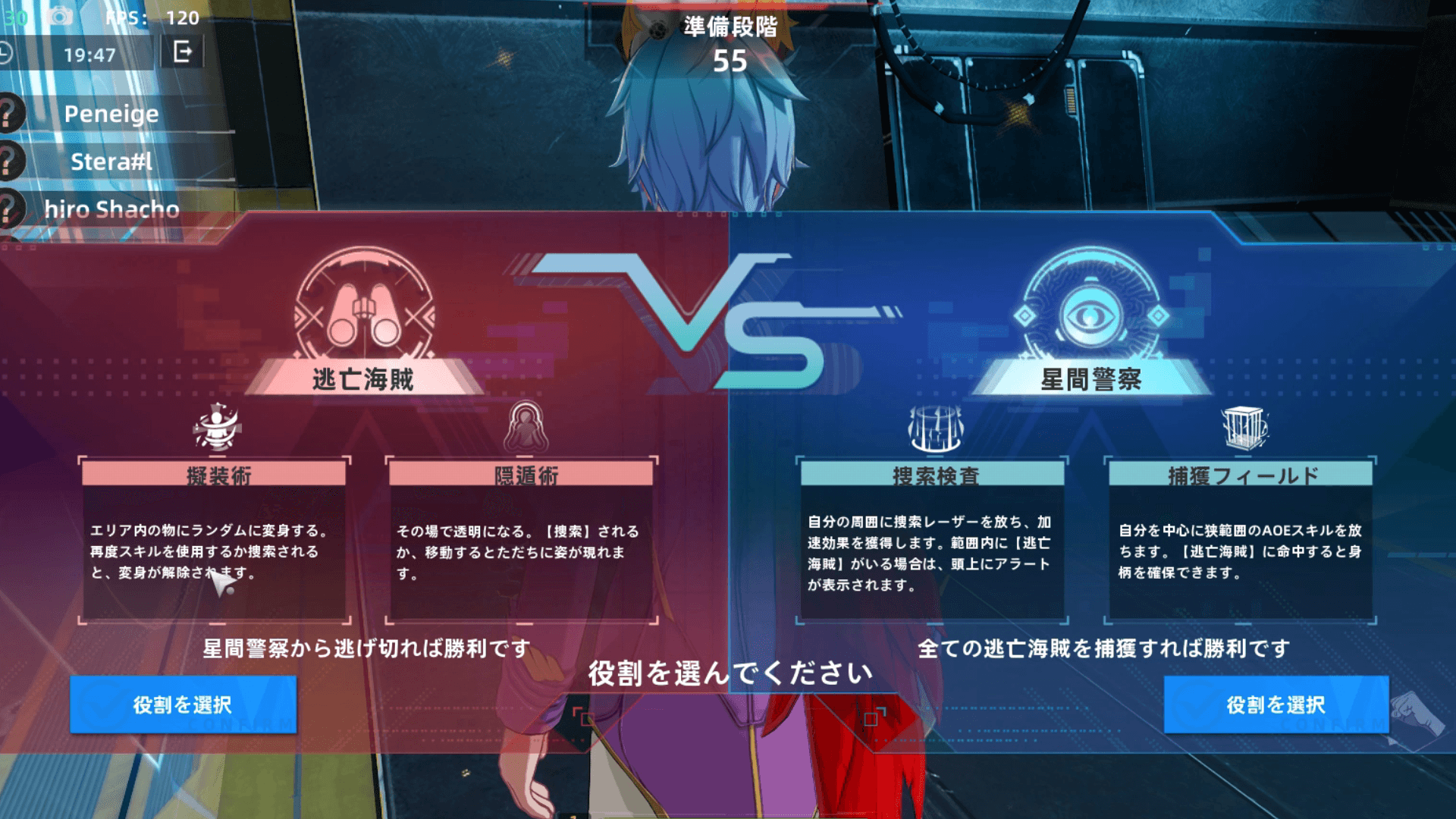Click the camera icon in the top bar
This screenshot has height=819, width=1456.
pyautogui.click(x=61, y=17)
